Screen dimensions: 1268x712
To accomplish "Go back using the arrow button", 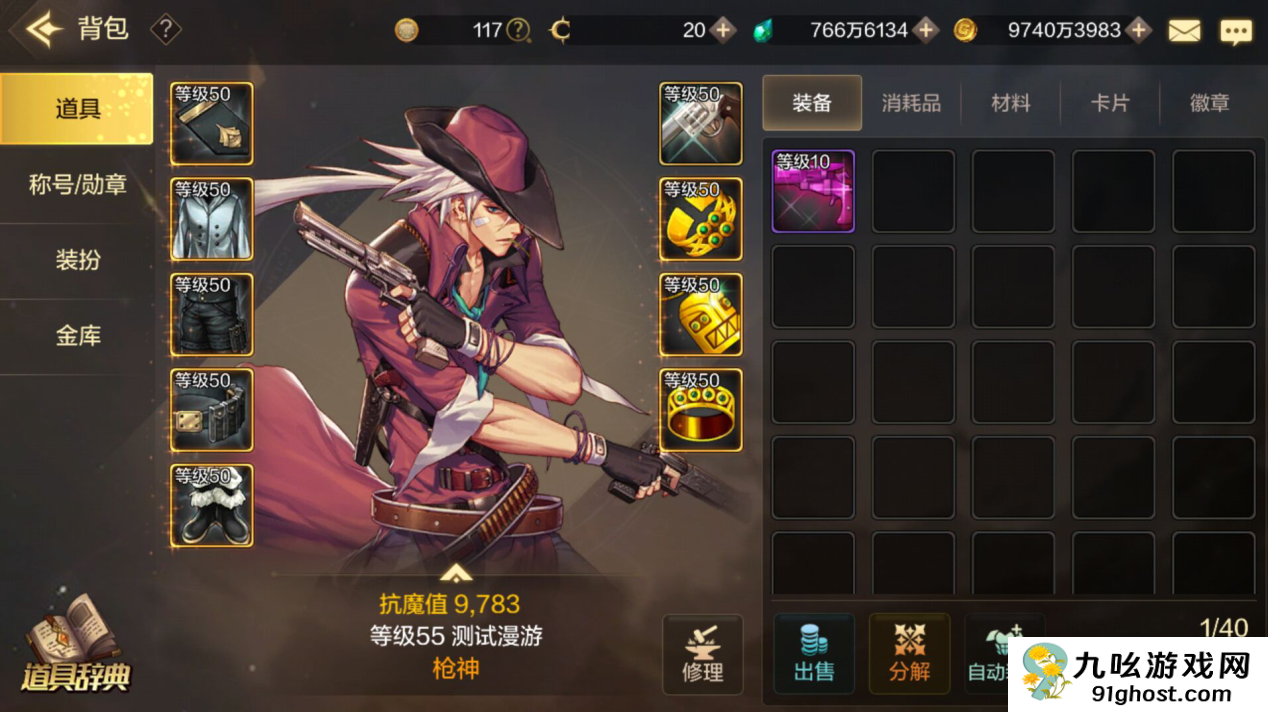I will 44,30.
